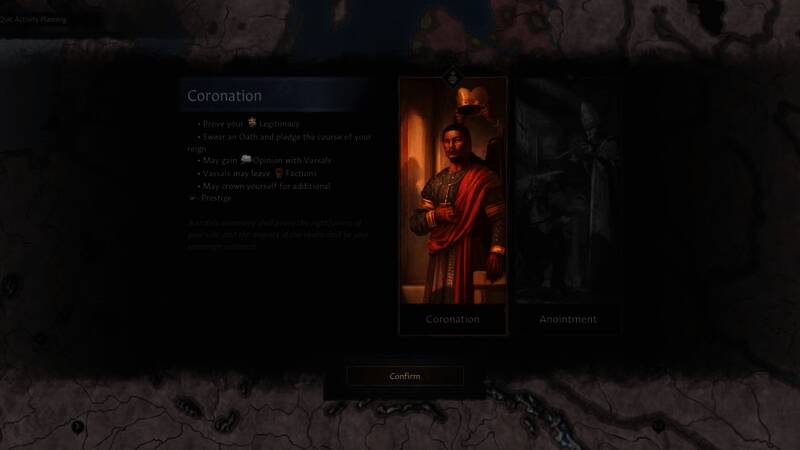This screenshot has height=450, width=800.
Task: Choose the Anointment card
Action: (567, 205)
